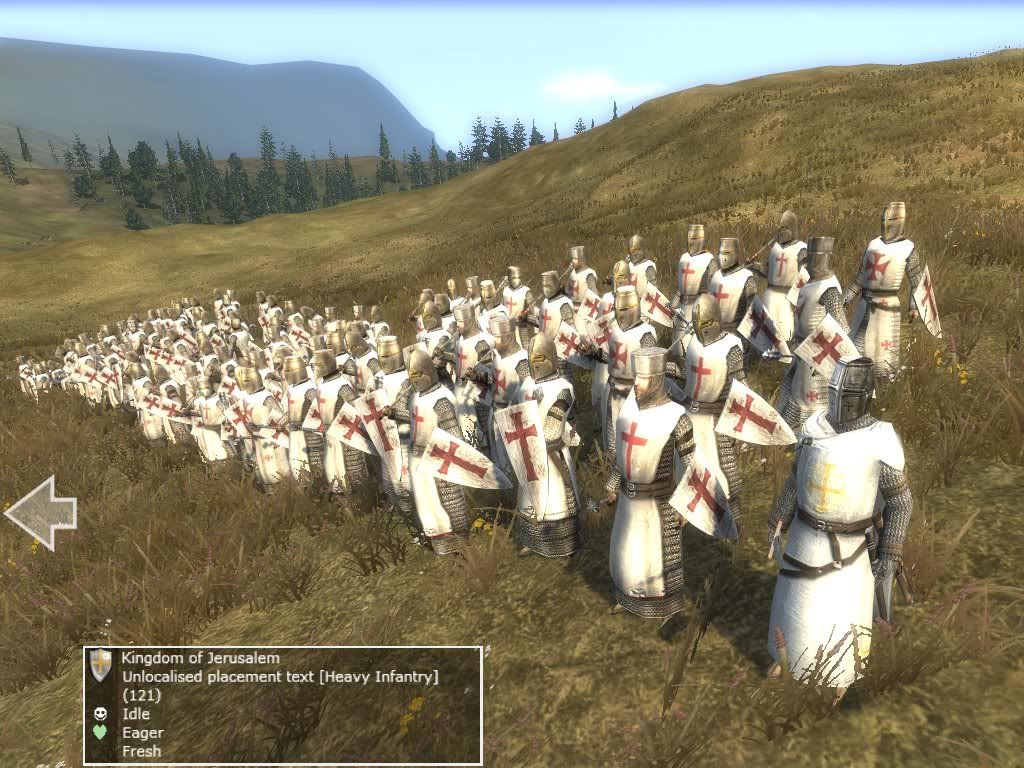This screenshot has height=768, width=1024.
Task: Select the Kingdom of Jerusalem shield icon
Action: 100,665
